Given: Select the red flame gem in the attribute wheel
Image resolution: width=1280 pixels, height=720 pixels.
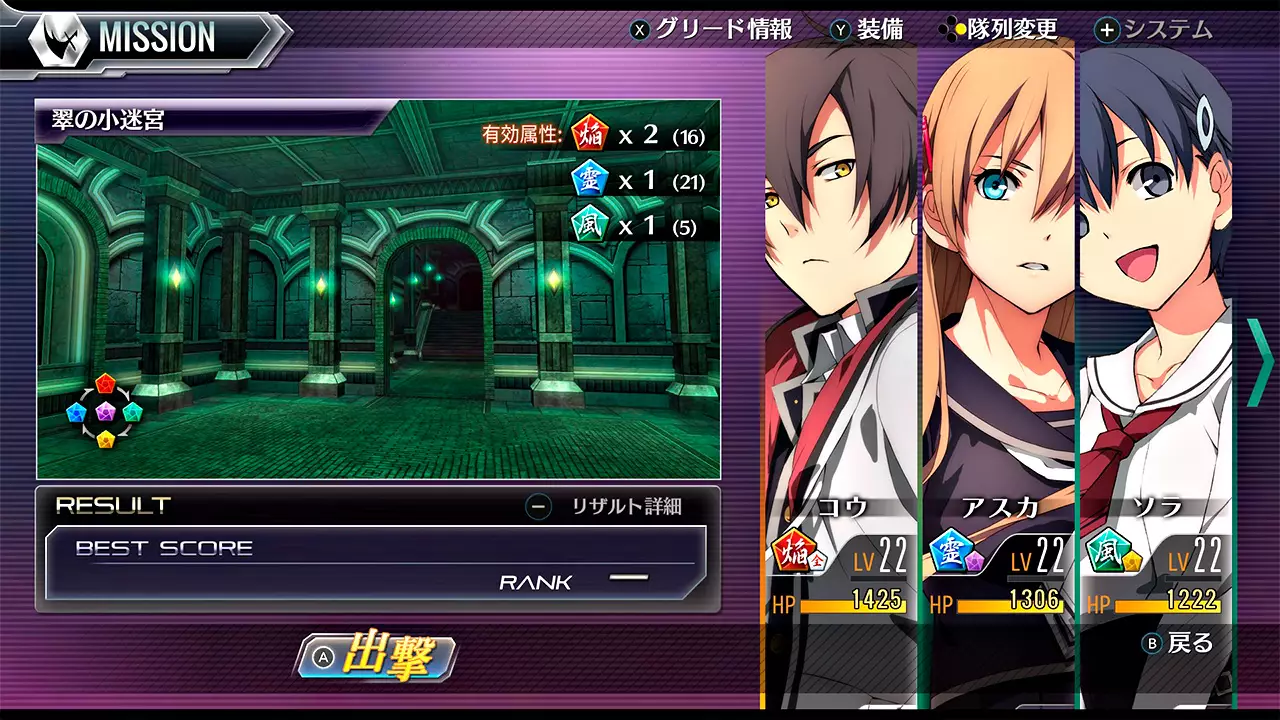Looking at the screenshot, I should point(105,382).
